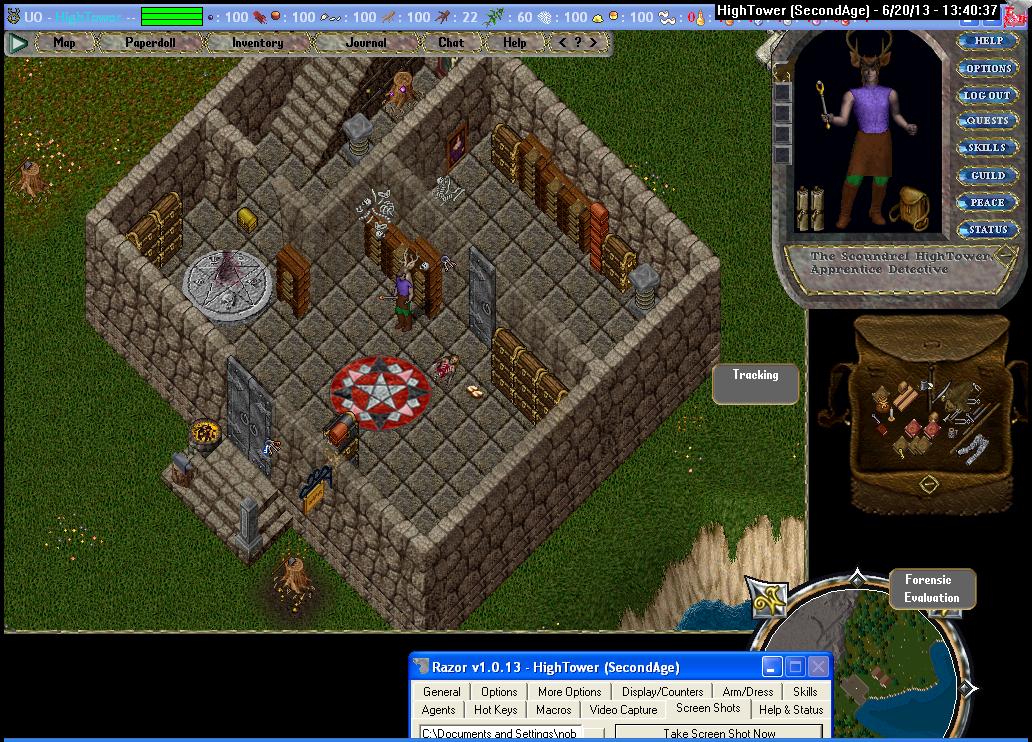Open the QUESTS button on paperdoll

pos(987,121)
